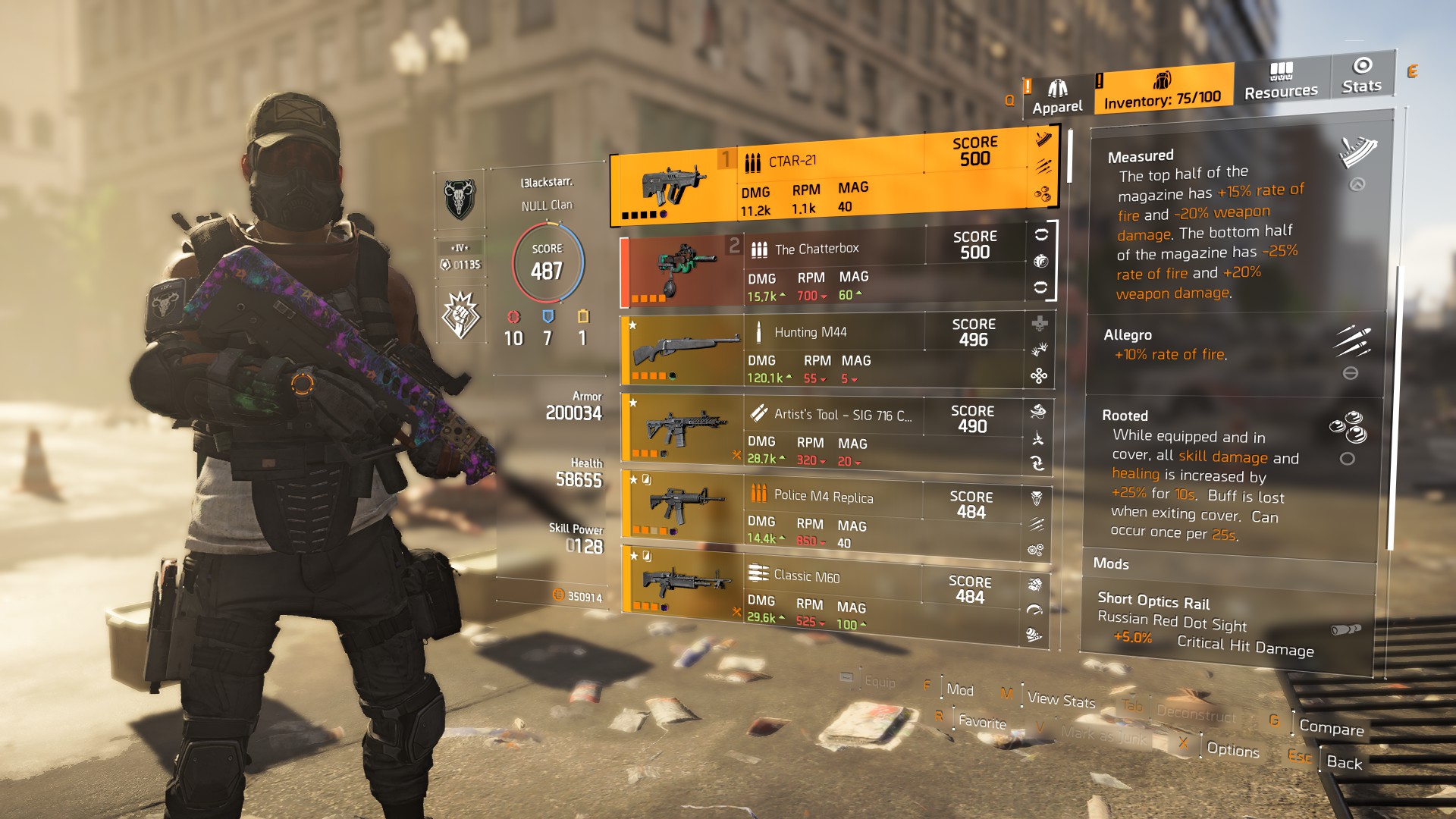
Task: Open the Options menu
Action: tap(1232, 750)
